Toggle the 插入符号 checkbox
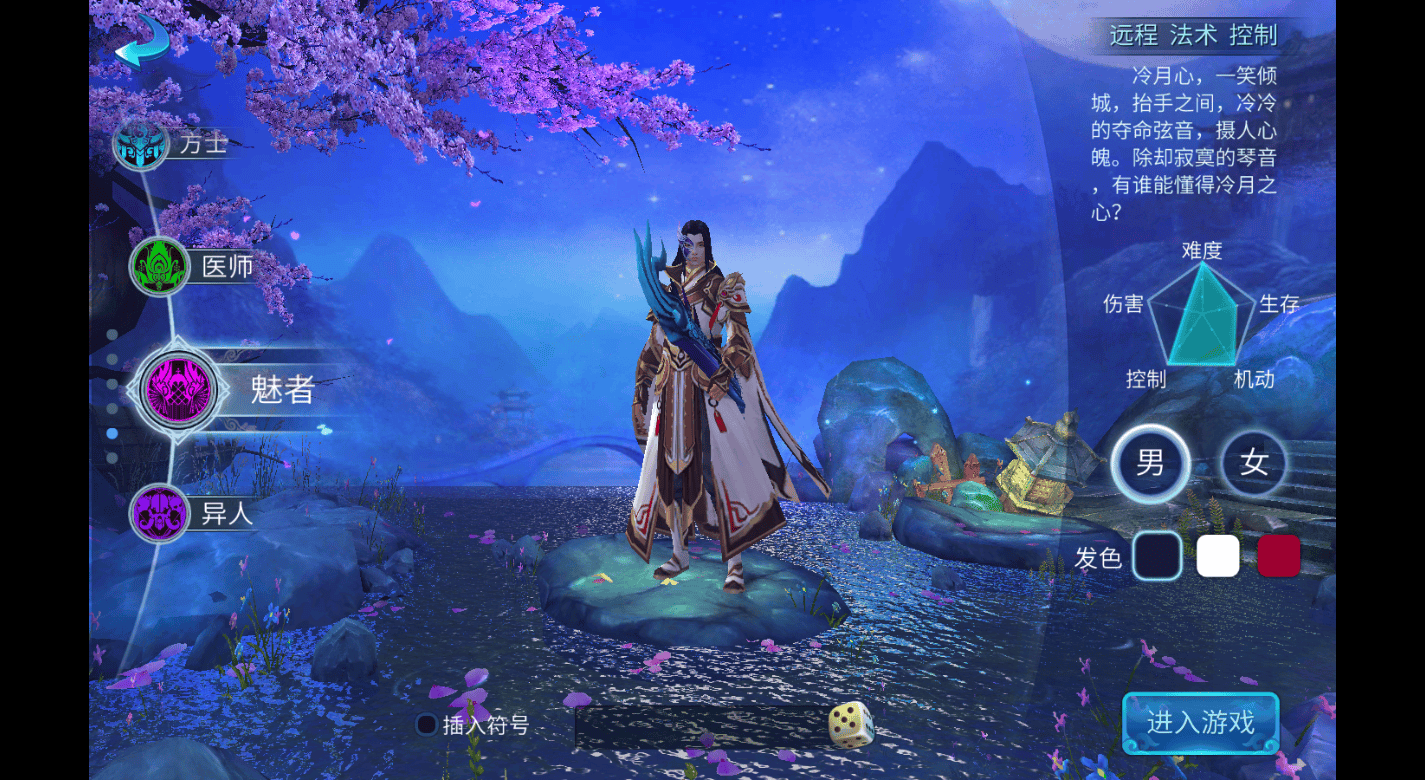This screenshot has width=1425, height=780. tap(427, 725)
